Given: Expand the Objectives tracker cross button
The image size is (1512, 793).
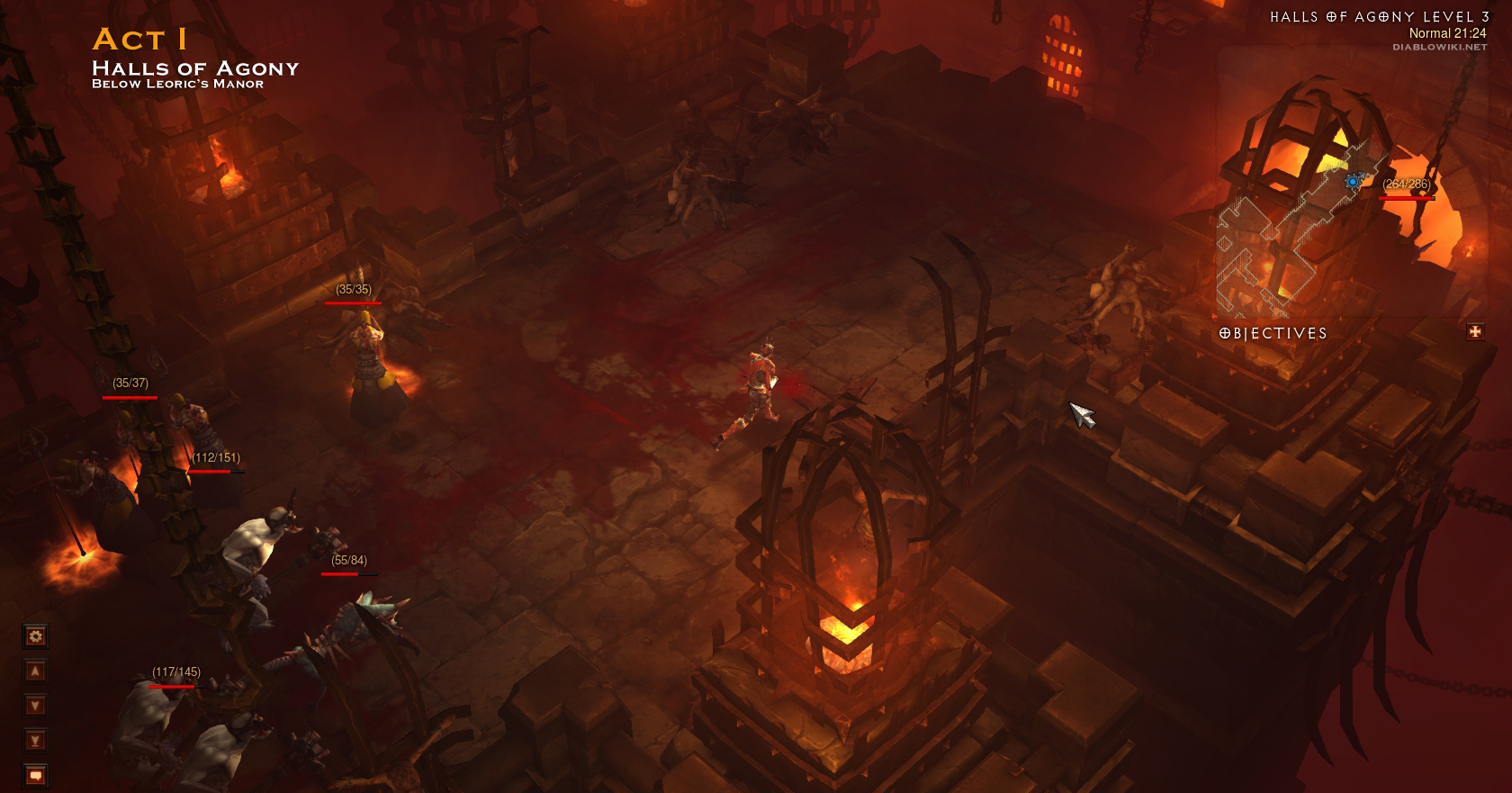Looking at the screenshot, I should (x=1475, y=332).
